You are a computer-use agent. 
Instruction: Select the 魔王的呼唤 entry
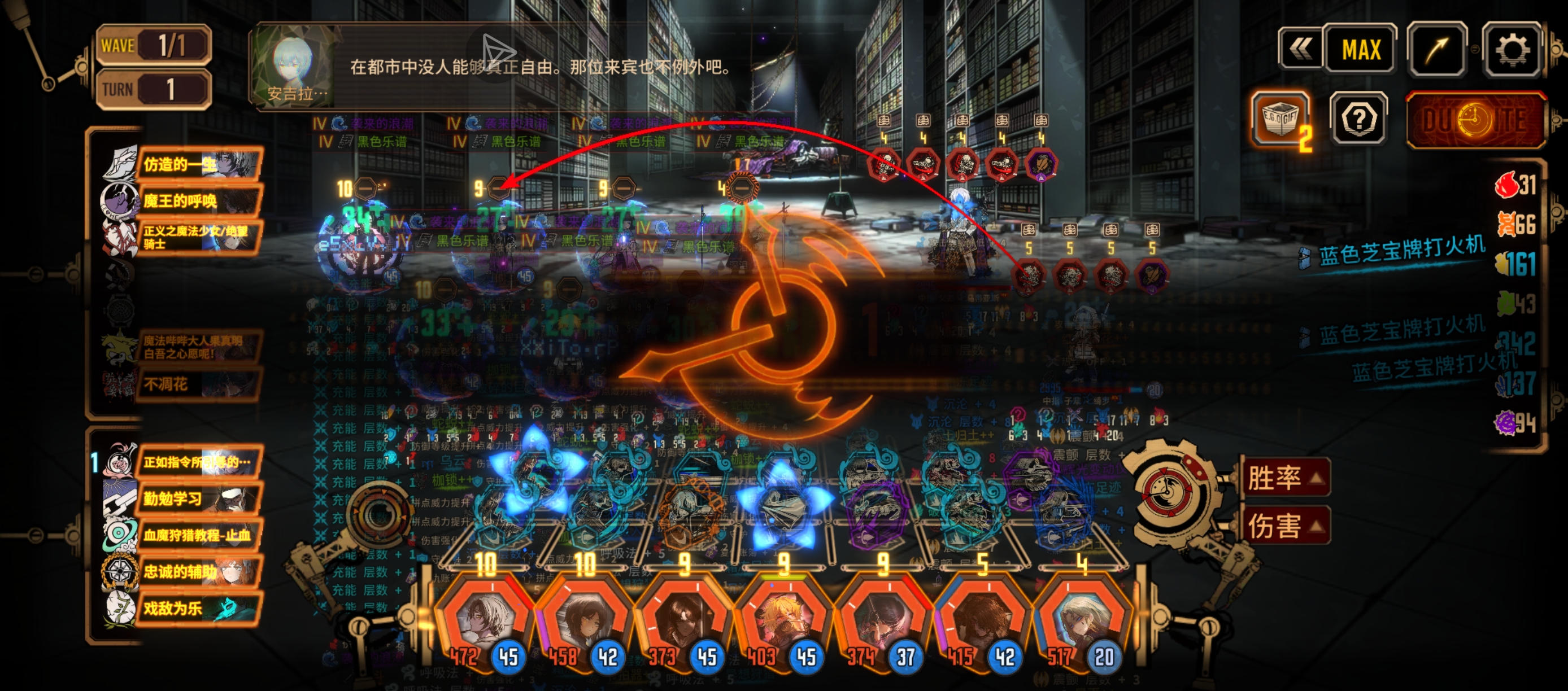[x=198, y=201]
